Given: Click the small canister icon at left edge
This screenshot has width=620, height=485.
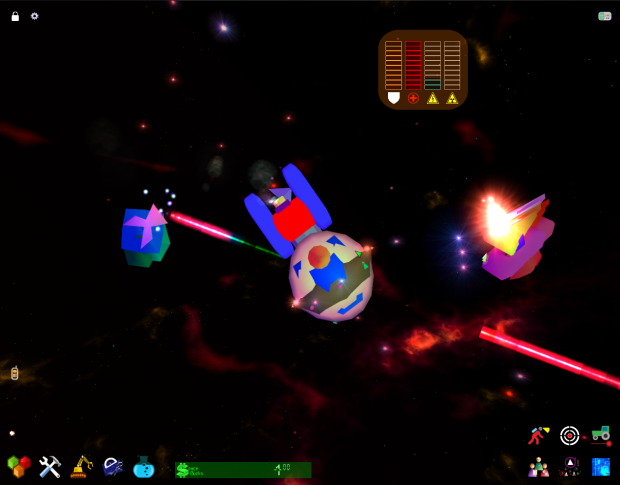Looking at the screenshot, I should 14,373.
